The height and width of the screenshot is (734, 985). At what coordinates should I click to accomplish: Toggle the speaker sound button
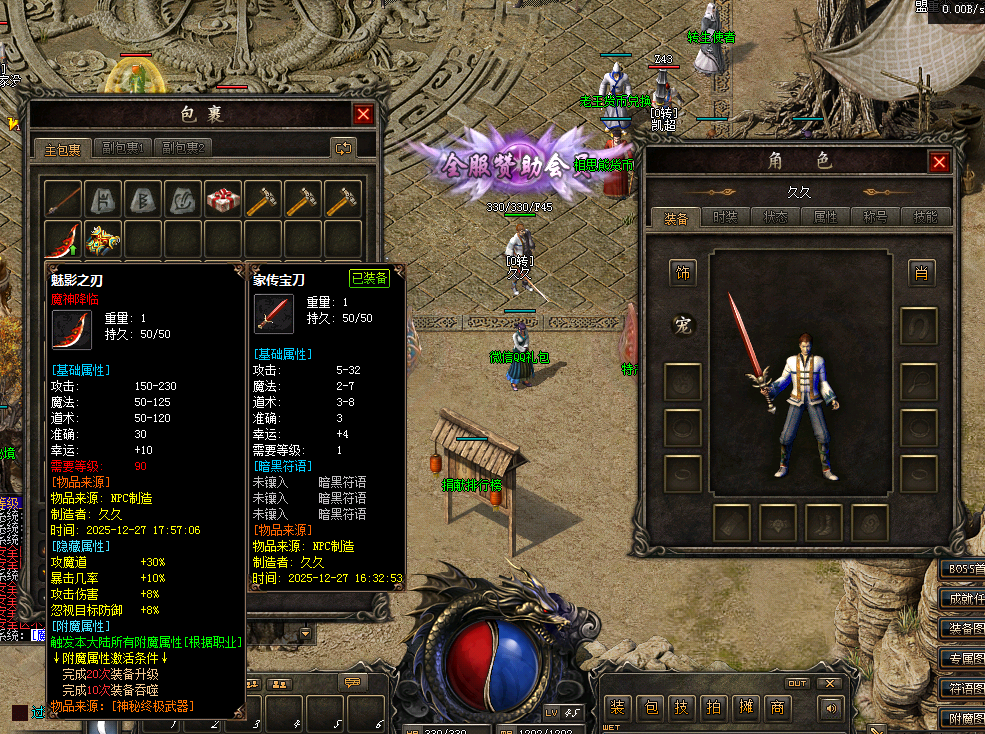(x=829, y=708)
